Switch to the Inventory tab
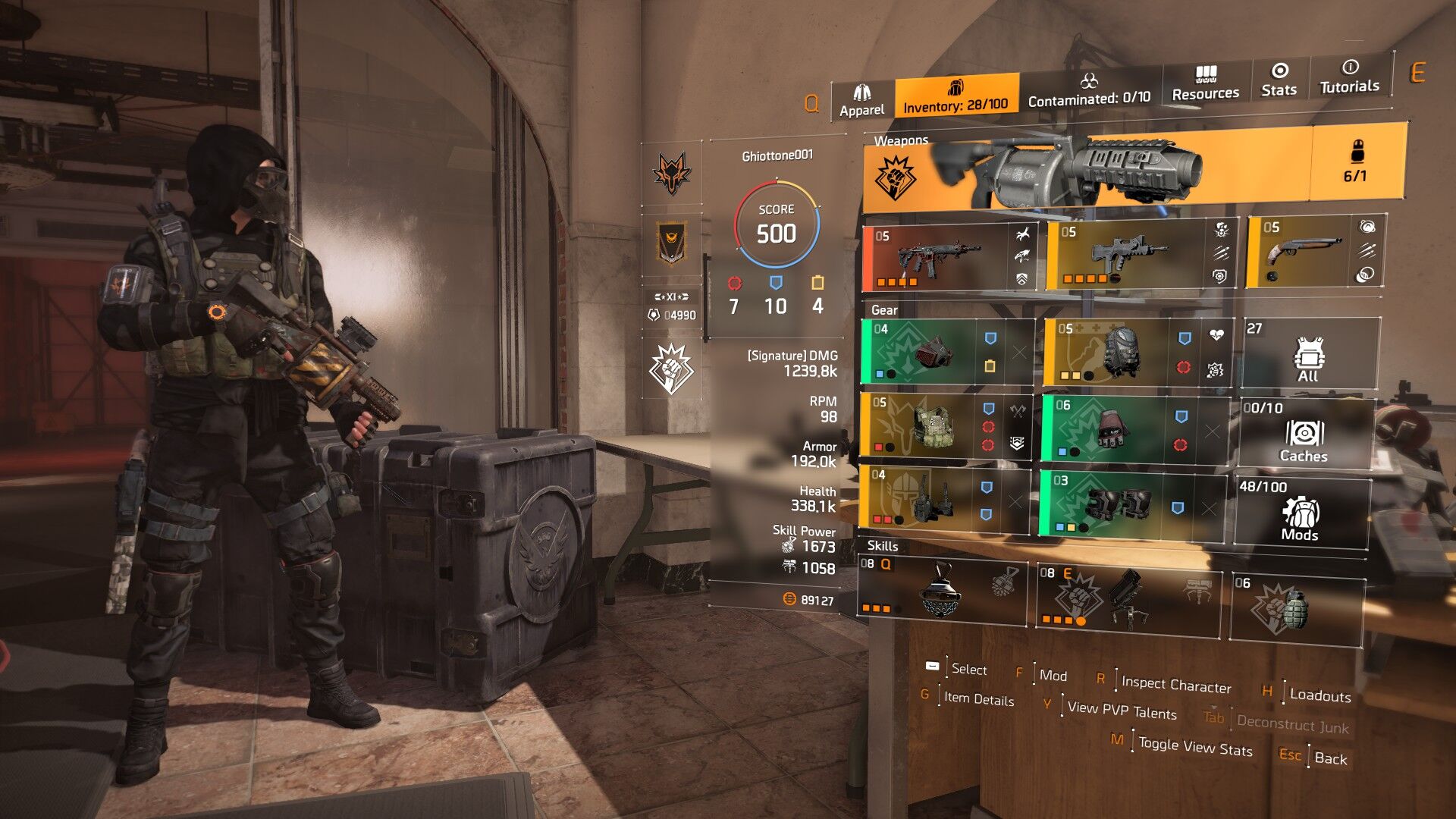Viewport: 1456px width, 819px height. (x=955, y=96)
